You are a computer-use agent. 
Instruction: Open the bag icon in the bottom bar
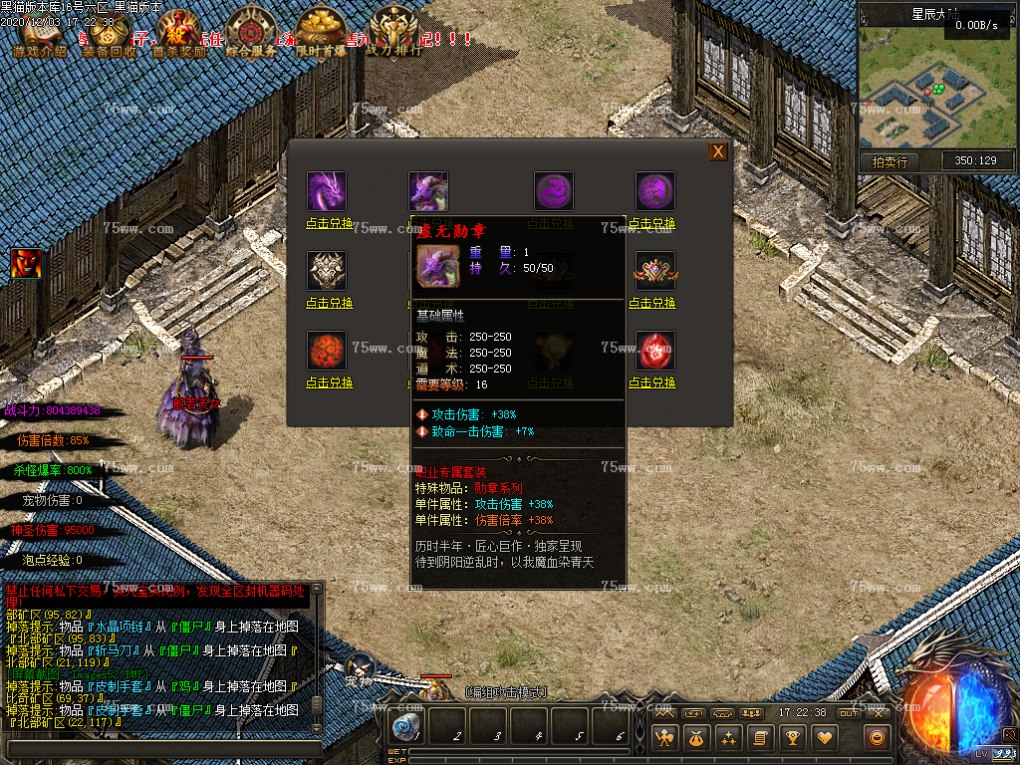pyautogui.click(x=695, y=738)
